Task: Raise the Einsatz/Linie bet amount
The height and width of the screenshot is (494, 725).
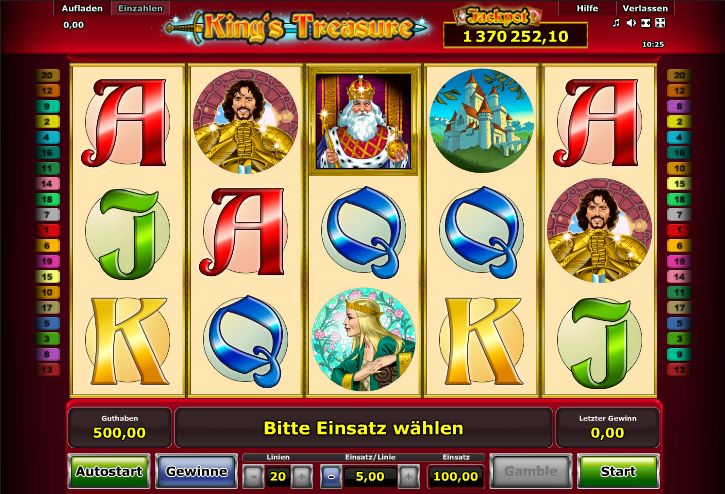Action: click(x=407, y=477)
